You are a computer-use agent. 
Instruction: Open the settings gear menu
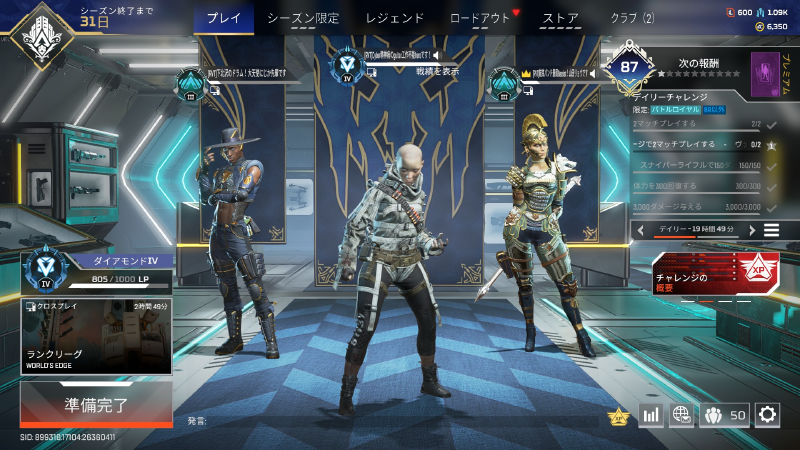[767, 414]
